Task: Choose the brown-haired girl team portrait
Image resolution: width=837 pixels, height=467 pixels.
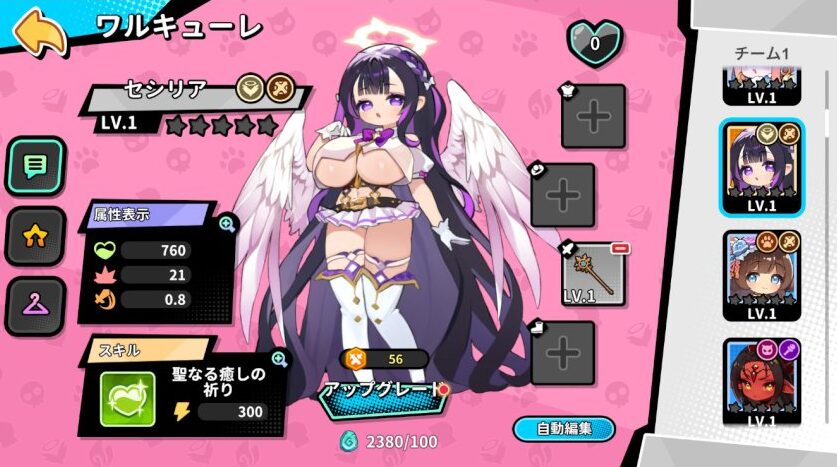Action: click(x=761, y=274)
